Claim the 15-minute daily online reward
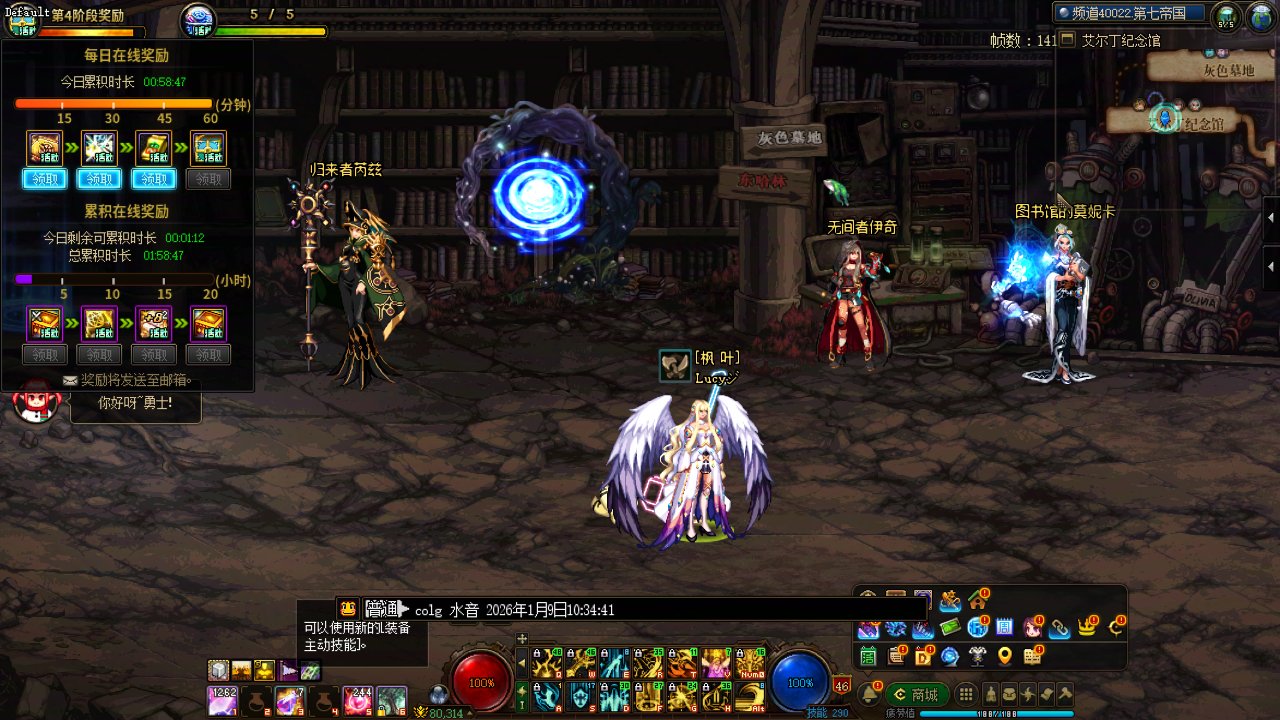 point(44,179)
